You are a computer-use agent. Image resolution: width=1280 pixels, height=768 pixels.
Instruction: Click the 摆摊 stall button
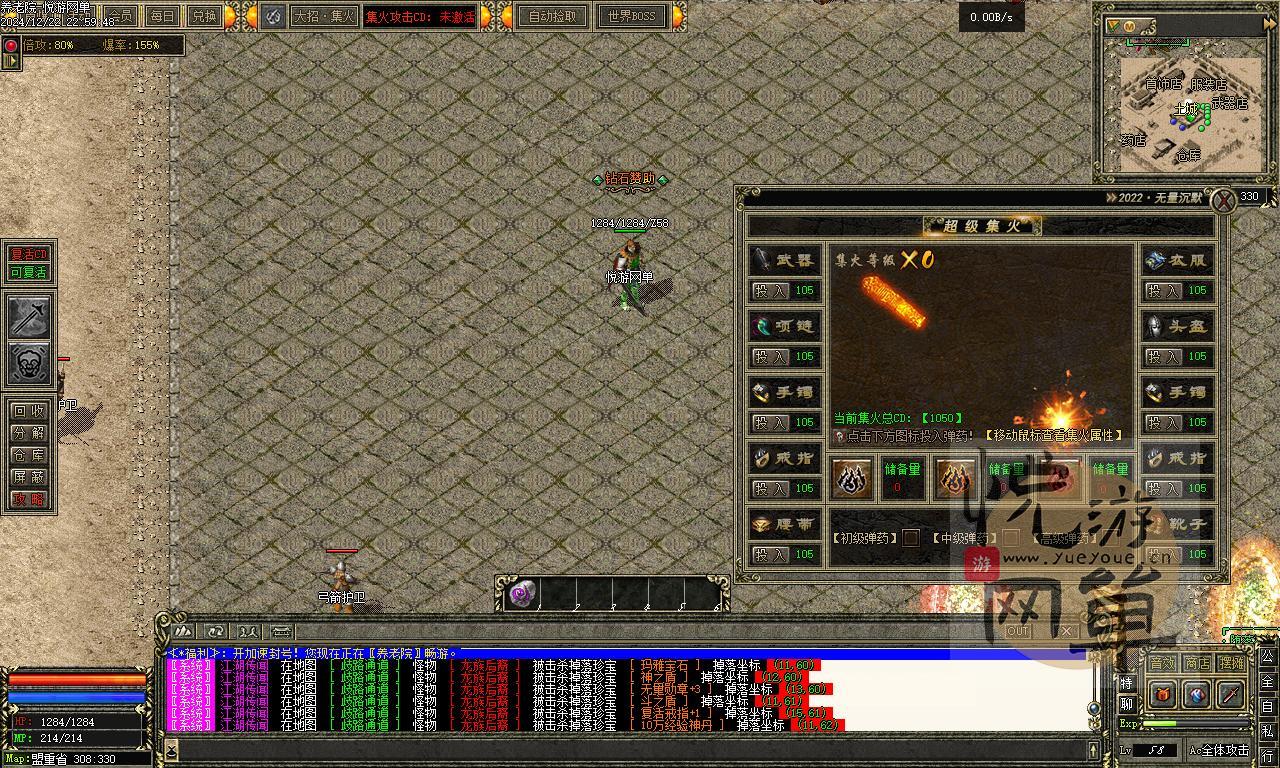(x=1231, y=663)
